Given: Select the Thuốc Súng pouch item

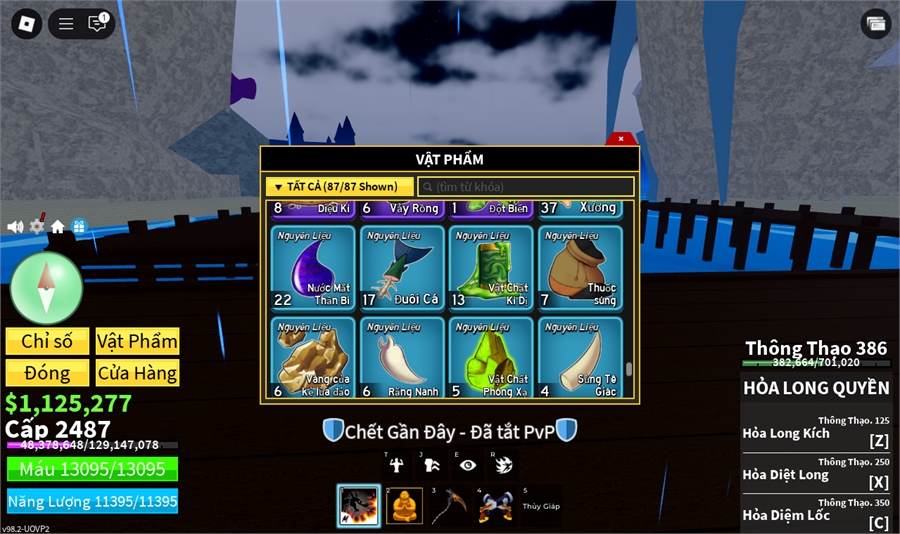Looking at the screenshot, I should (580, 269).
